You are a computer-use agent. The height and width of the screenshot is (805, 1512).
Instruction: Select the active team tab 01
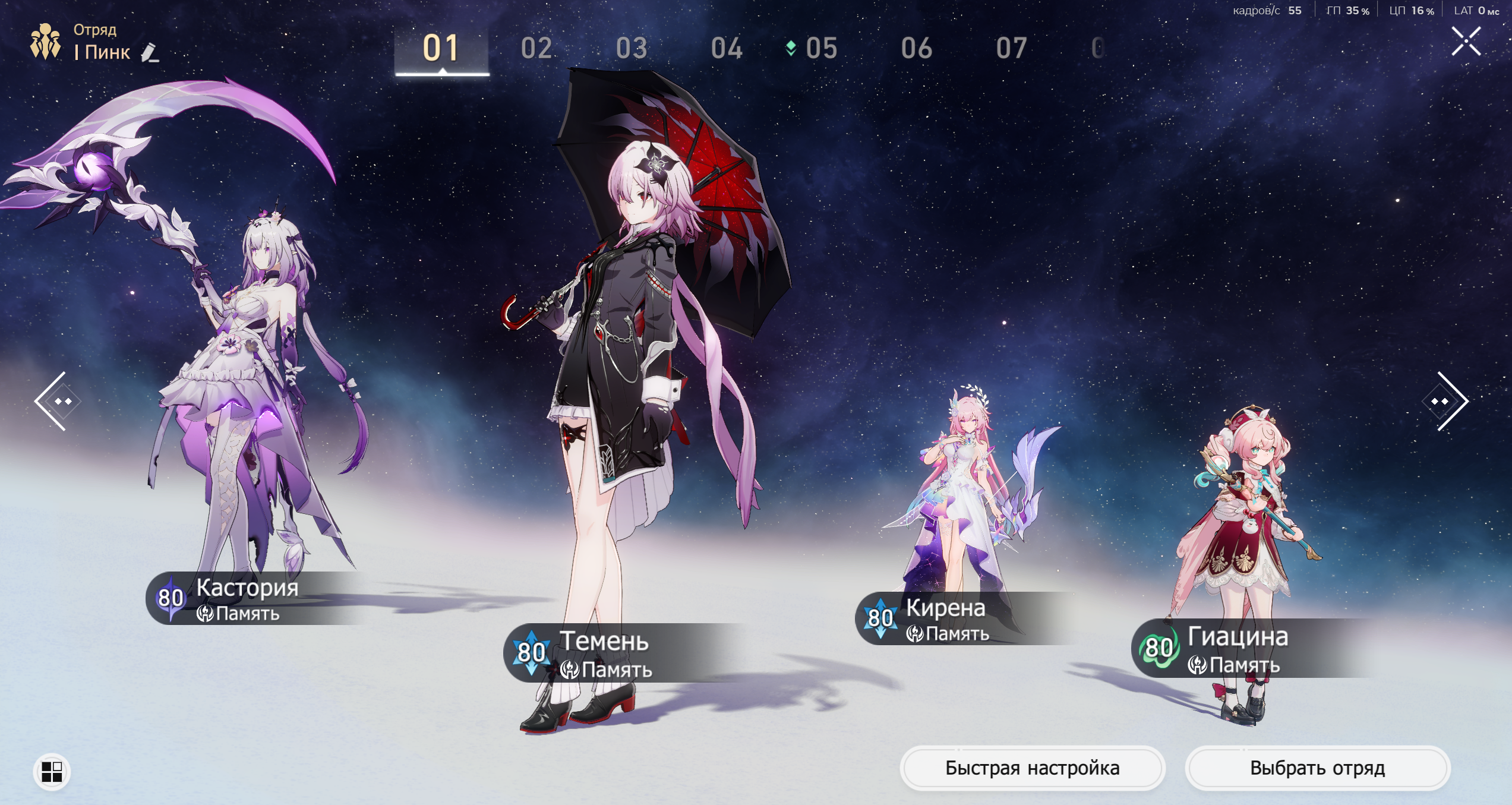pyautogui.click(x=441, y=48)
